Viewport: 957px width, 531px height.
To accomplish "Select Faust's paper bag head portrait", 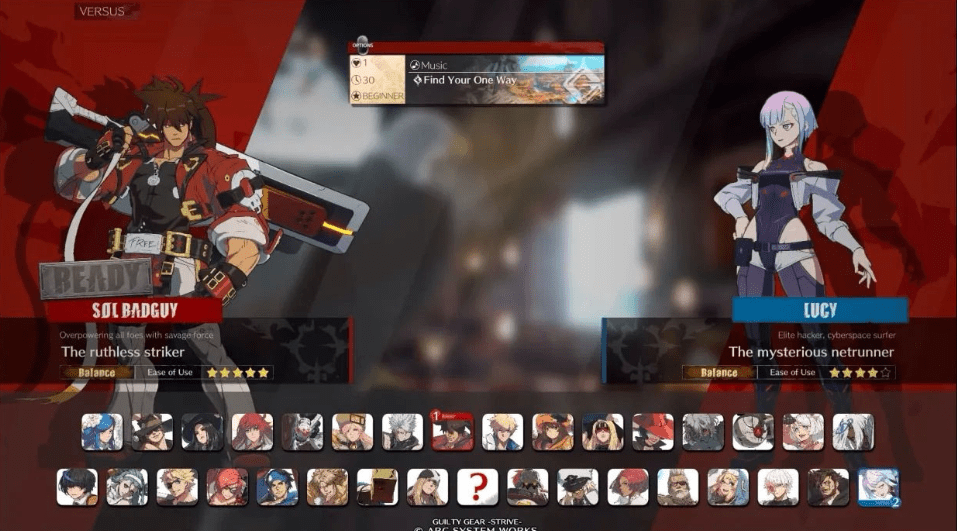I will point(377,487).
